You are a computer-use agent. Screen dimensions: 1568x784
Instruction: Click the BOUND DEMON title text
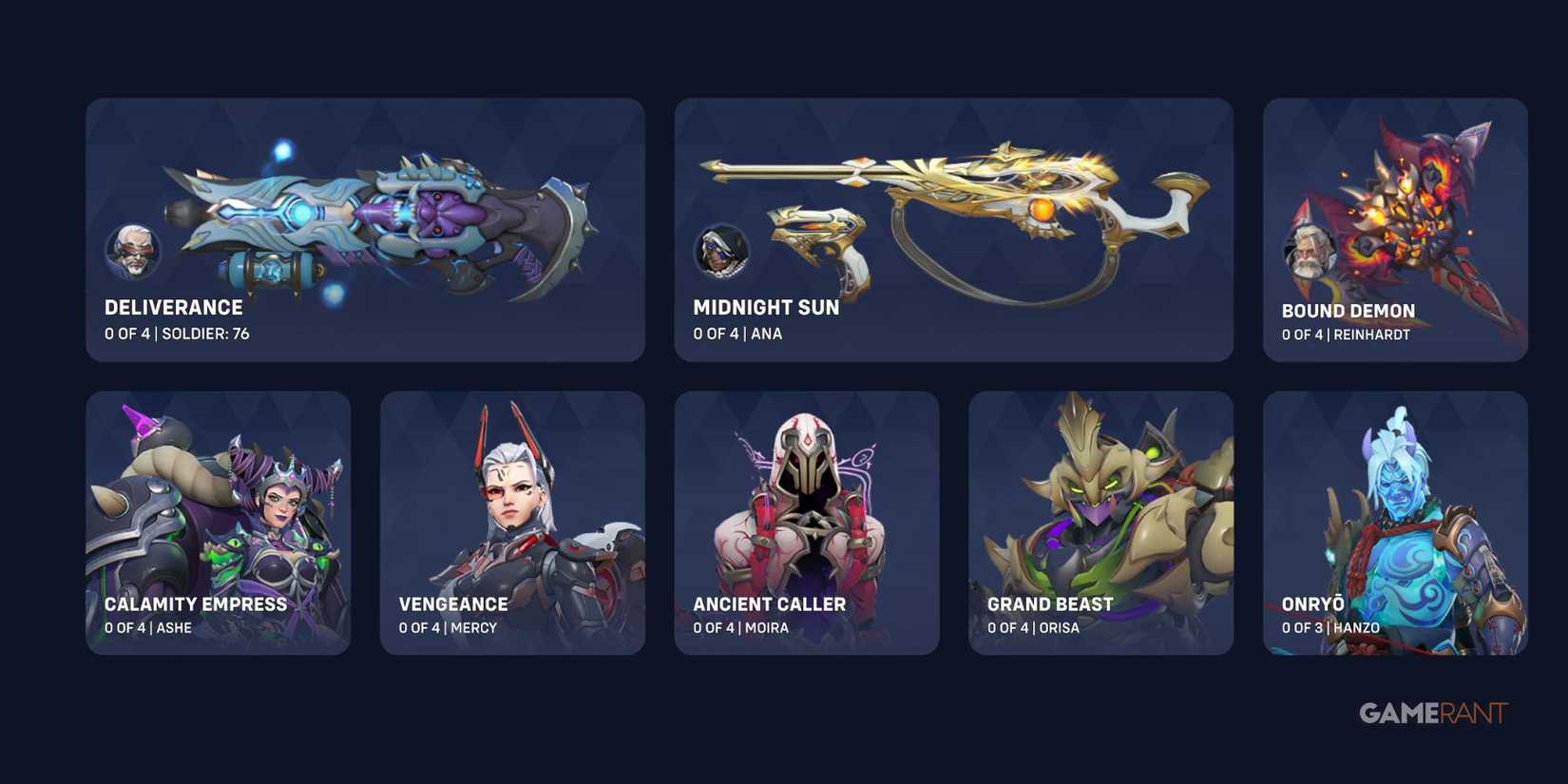(x=1348, y=310)
